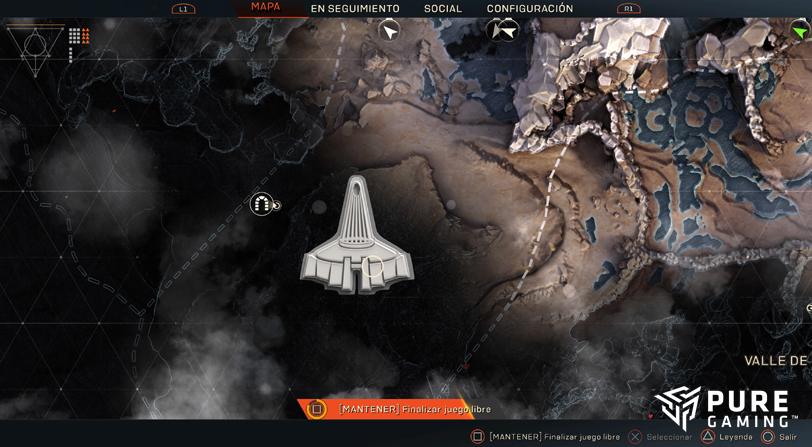Open the EN SEGUIMIENTO tab

[x=355, y=9]
